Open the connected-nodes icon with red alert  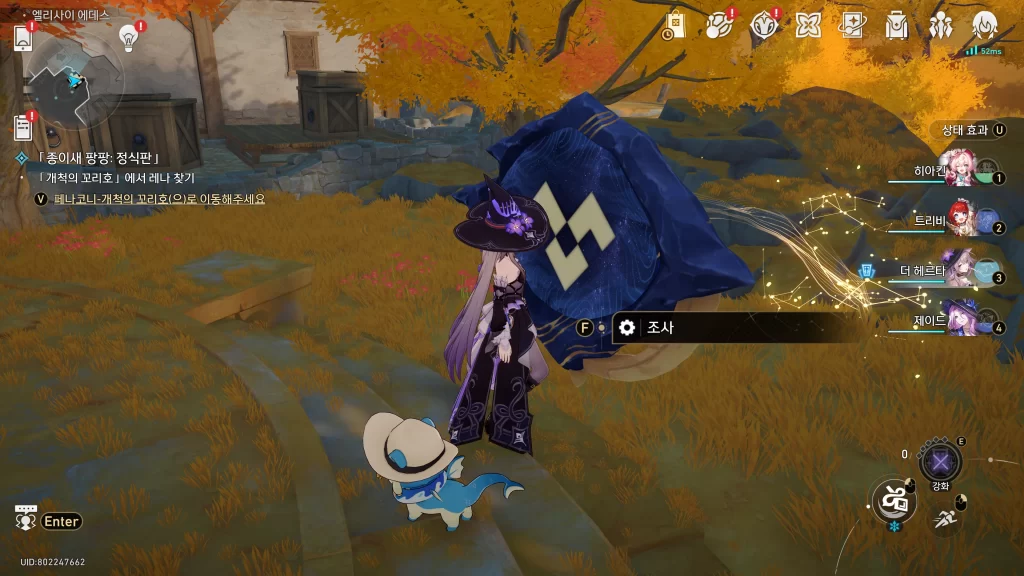pos(719,25)
